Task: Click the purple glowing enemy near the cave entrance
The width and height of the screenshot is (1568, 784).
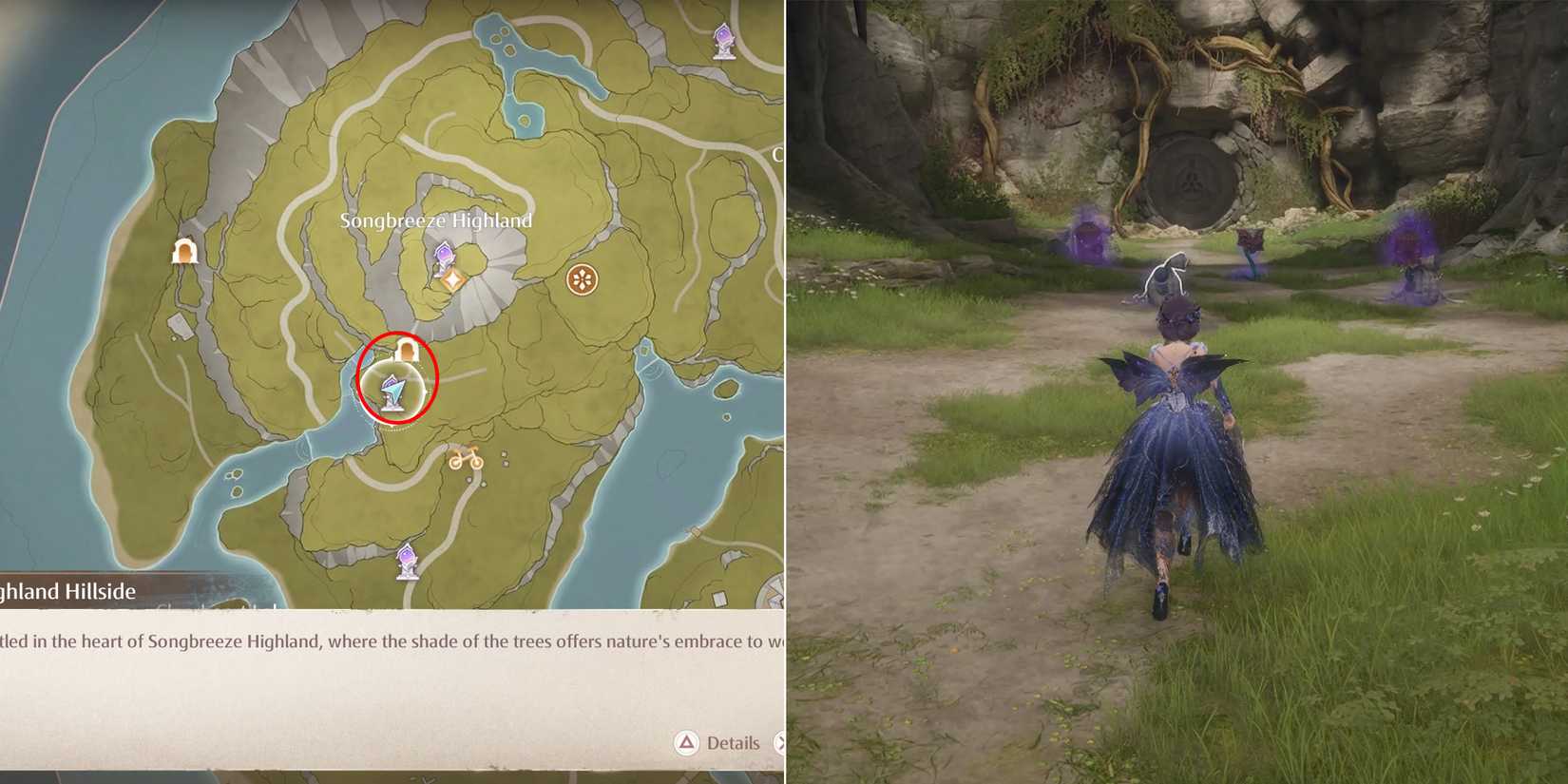Action: point(1086,239)
